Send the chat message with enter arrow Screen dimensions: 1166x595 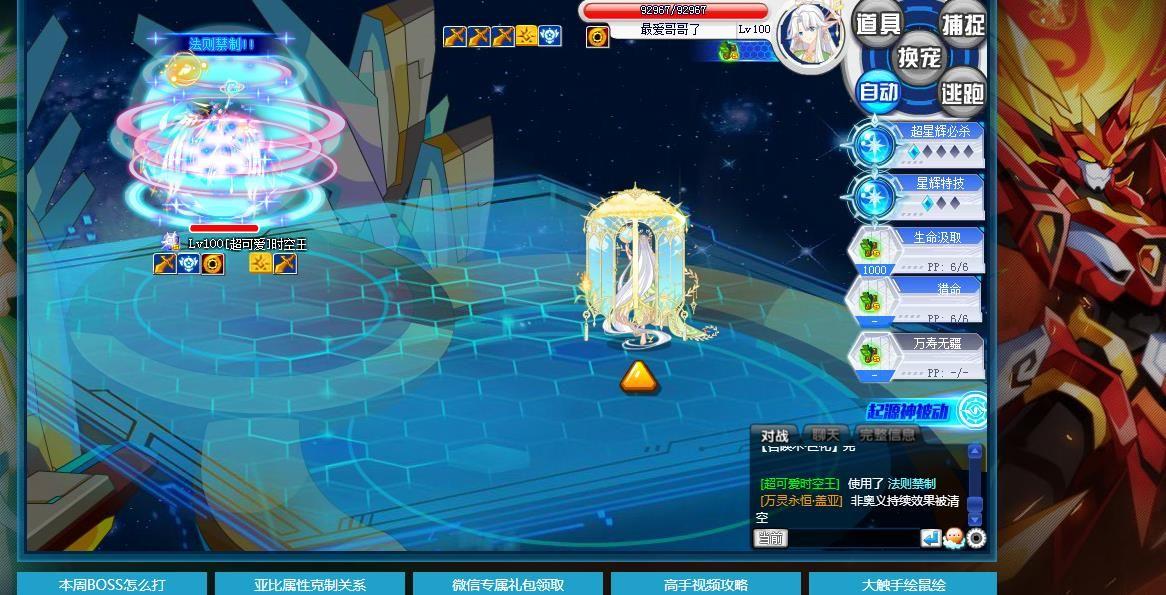tap(931, 539)
